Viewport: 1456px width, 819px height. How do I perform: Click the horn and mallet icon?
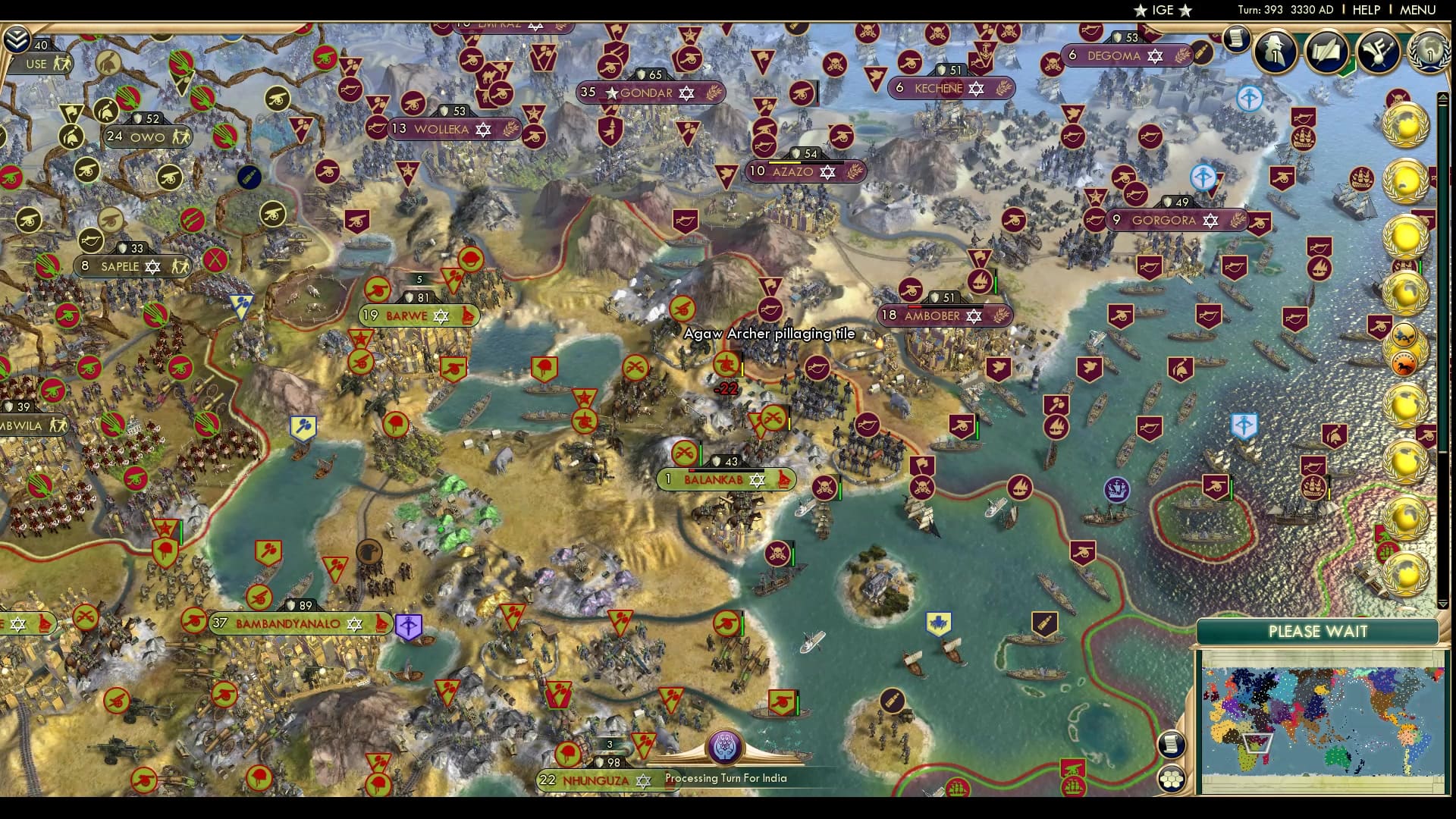coord(1377,52)
